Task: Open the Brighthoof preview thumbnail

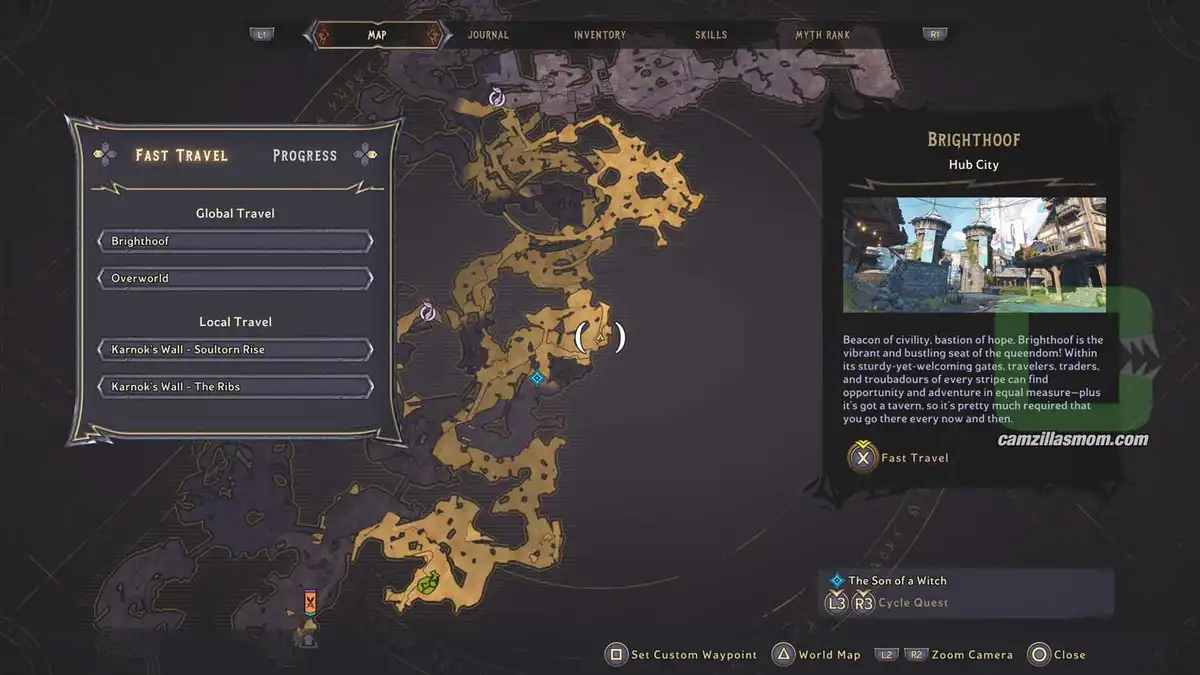Action: click(974, 254)
